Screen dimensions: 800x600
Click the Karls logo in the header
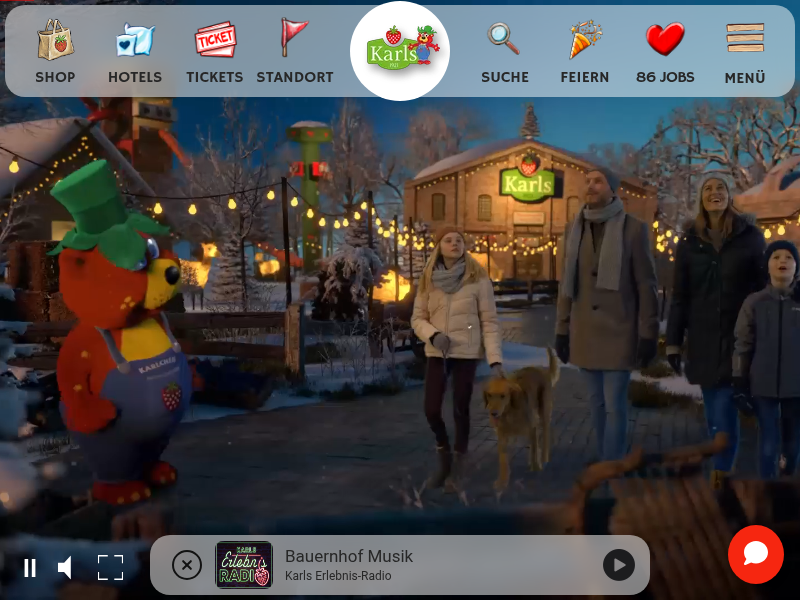[400, 50]
